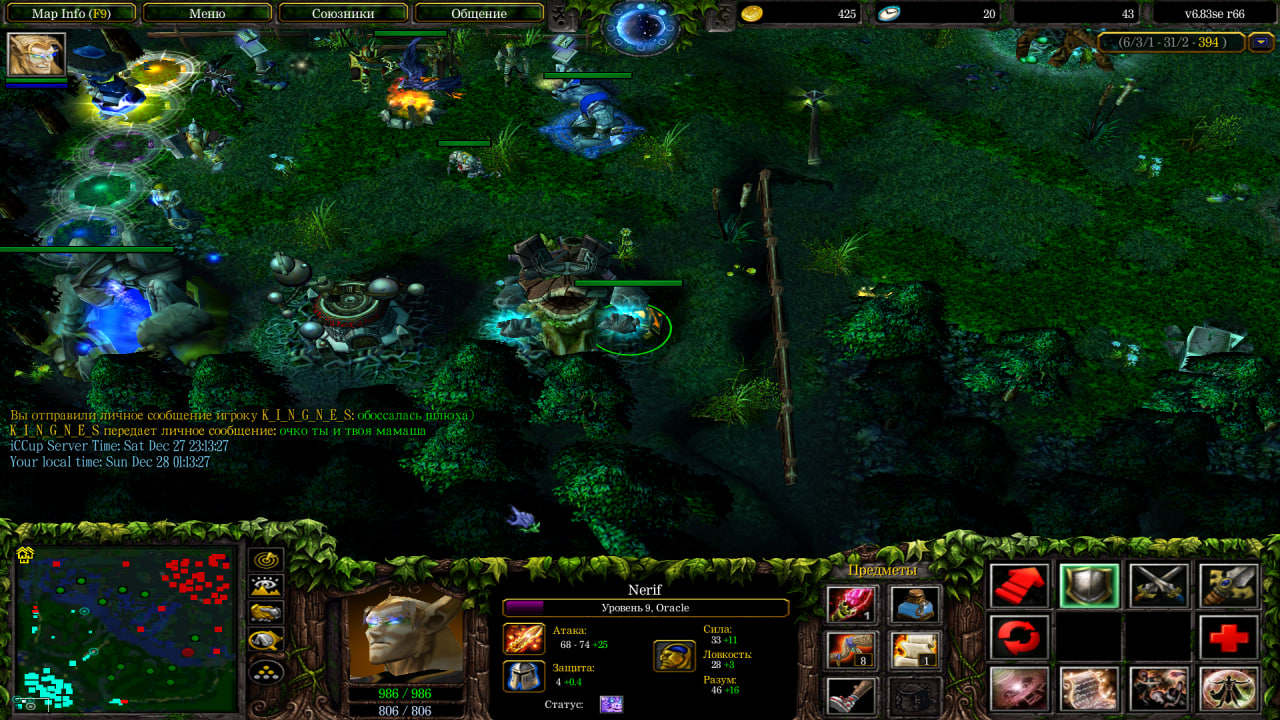This screenshot has height=720, width=1280.
Task: Choose the red arrow Move command
Action: [1020, 586]
